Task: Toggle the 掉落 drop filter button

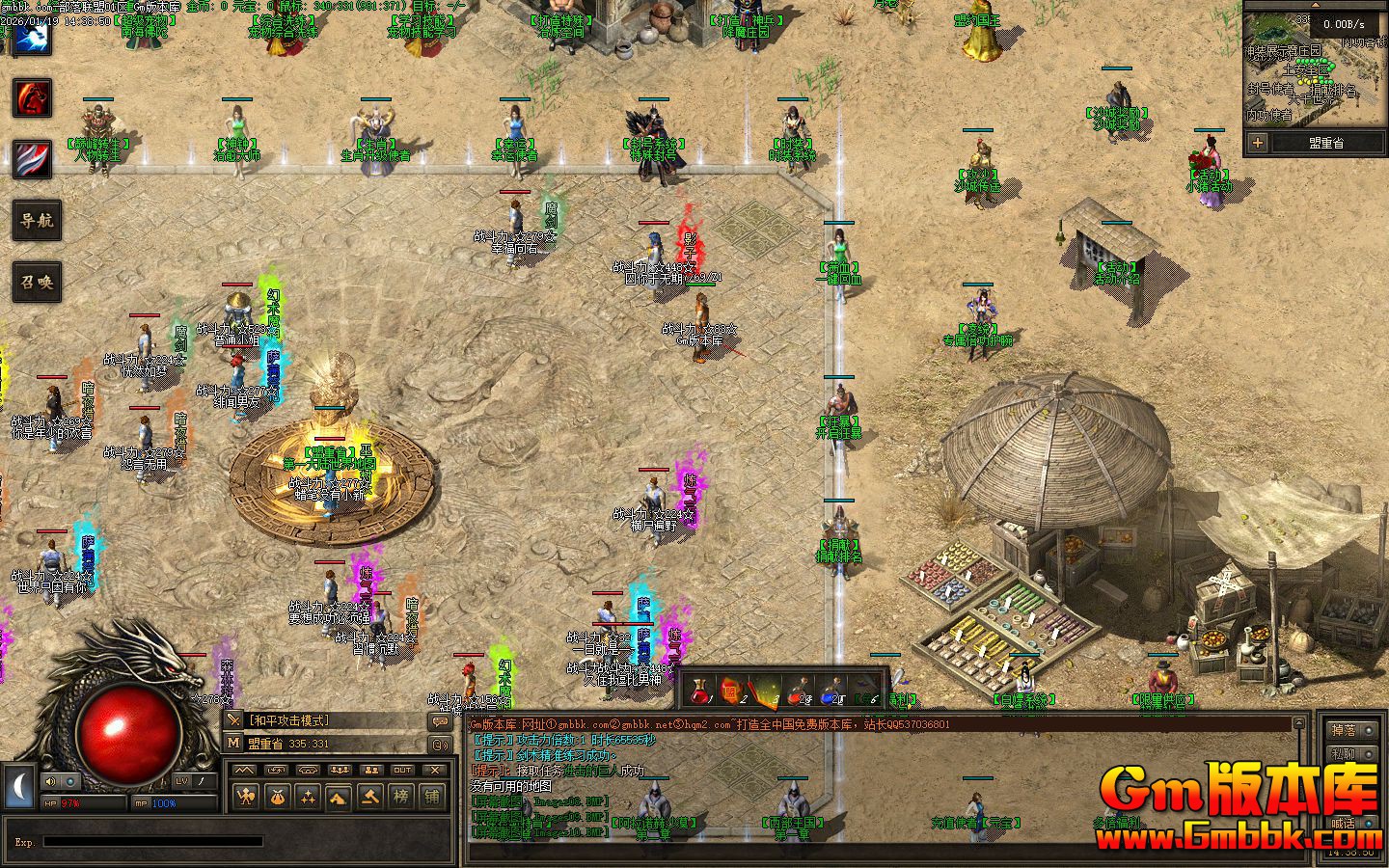Action: coord(1343,730)
